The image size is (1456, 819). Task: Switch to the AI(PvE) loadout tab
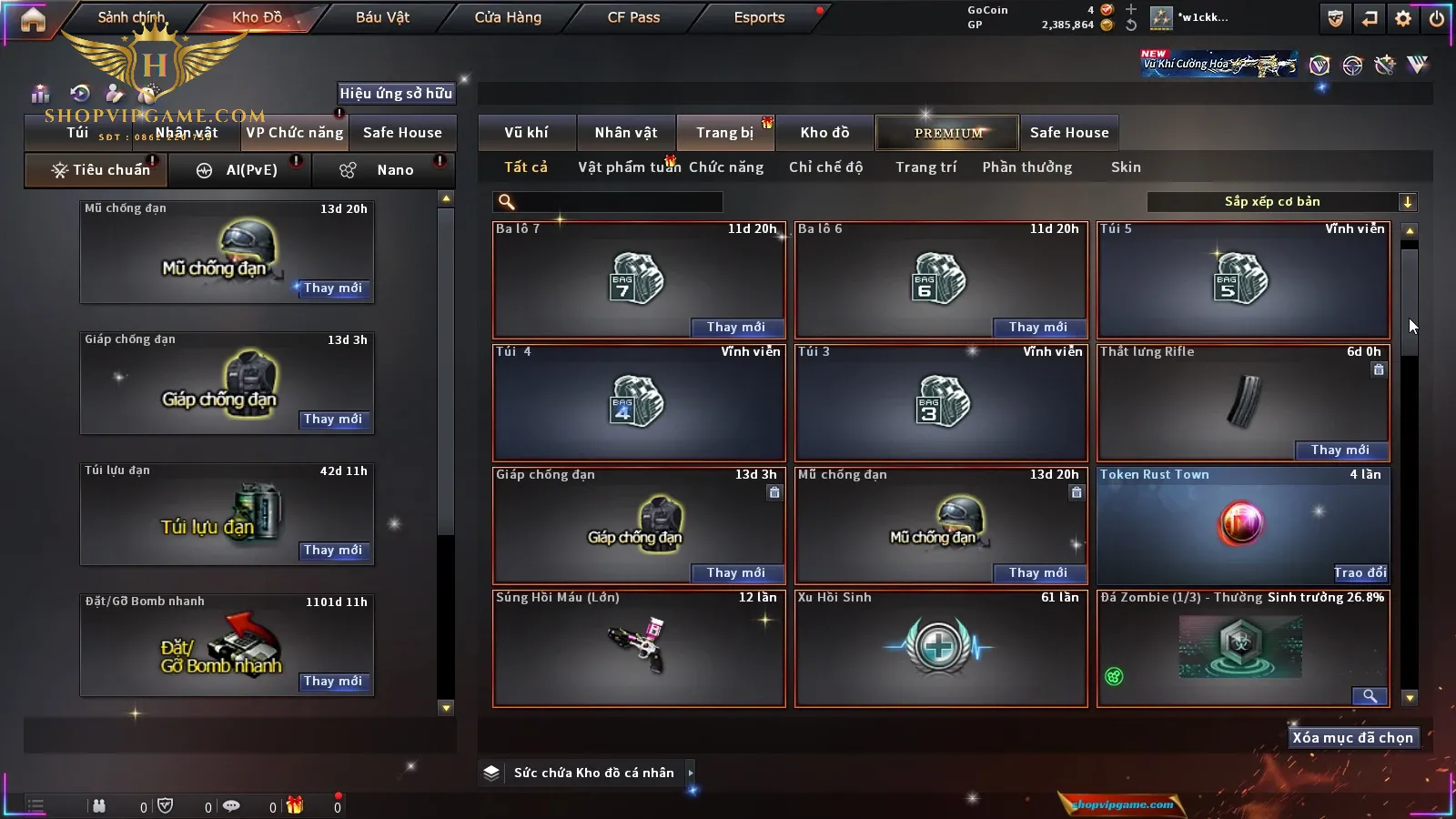pyautogui.click(x=240, y=170)
